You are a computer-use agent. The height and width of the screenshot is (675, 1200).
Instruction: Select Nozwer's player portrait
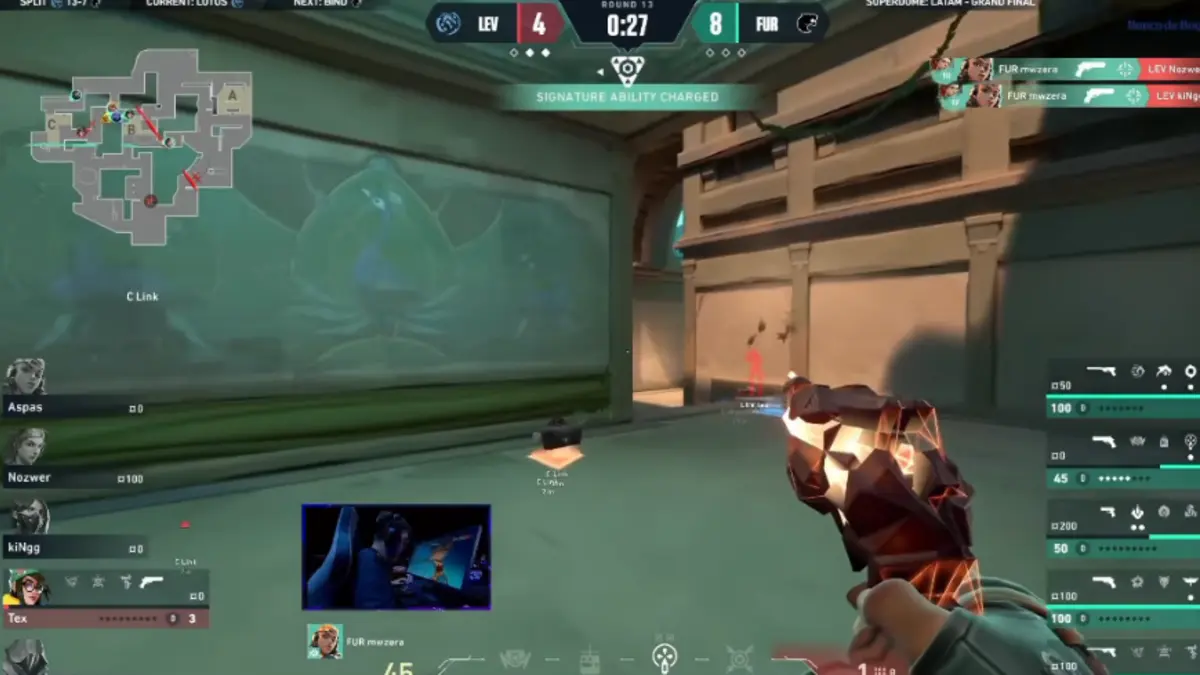(25, 447)
